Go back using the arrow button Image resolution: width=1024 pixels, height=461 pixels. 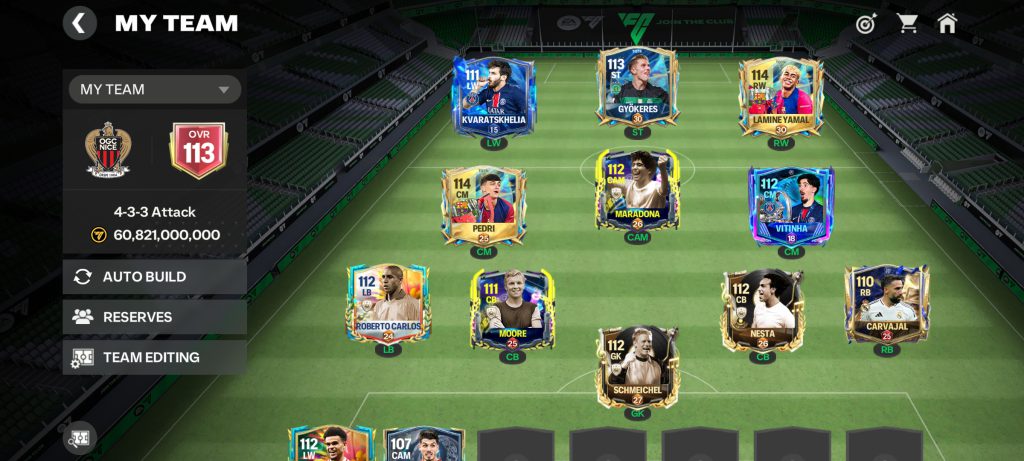pos(80,23)
